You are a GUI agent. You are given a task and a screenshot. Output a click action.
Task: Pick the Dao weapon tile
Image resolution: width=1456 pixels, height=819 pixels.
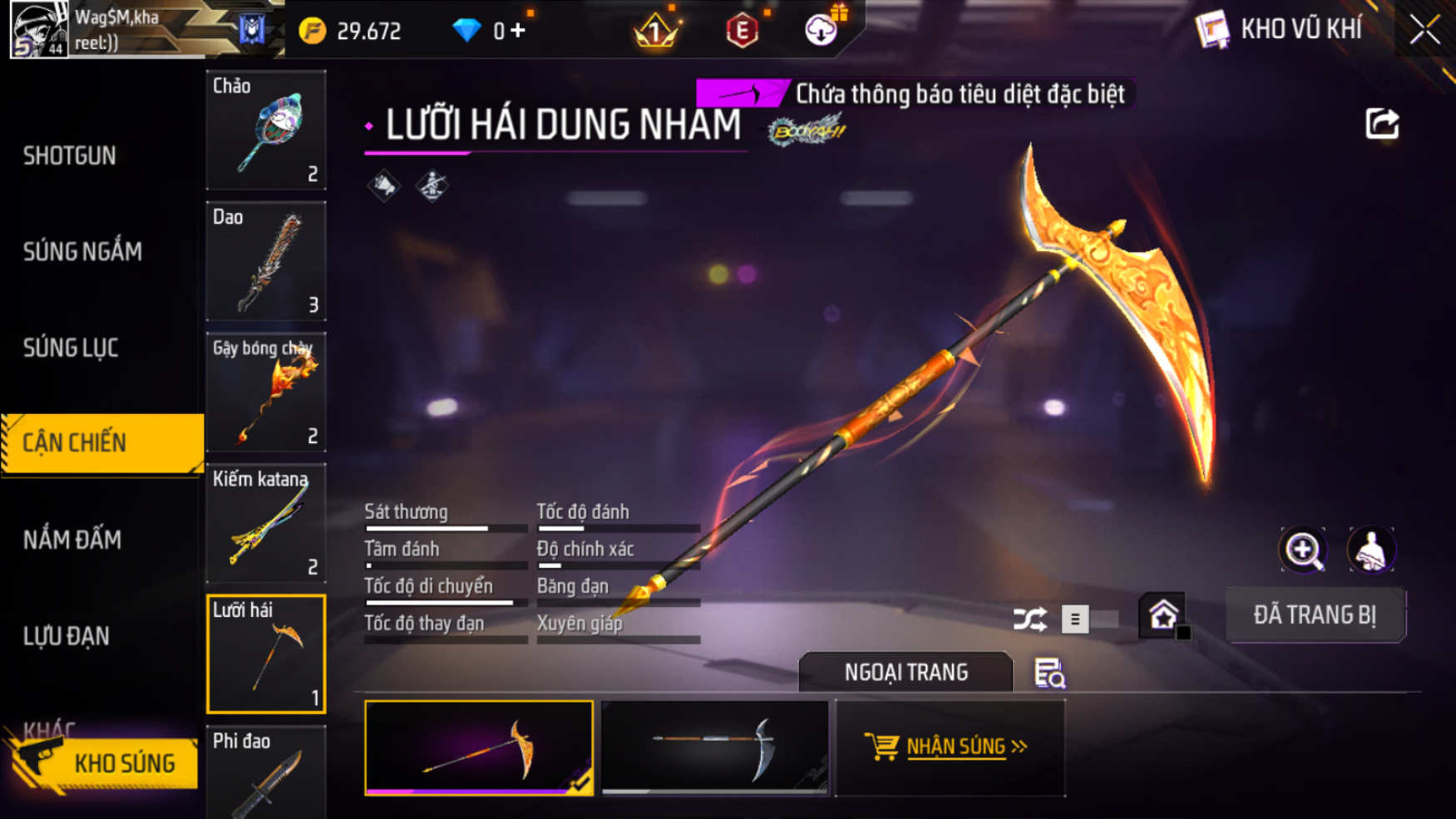coord(266,261)
